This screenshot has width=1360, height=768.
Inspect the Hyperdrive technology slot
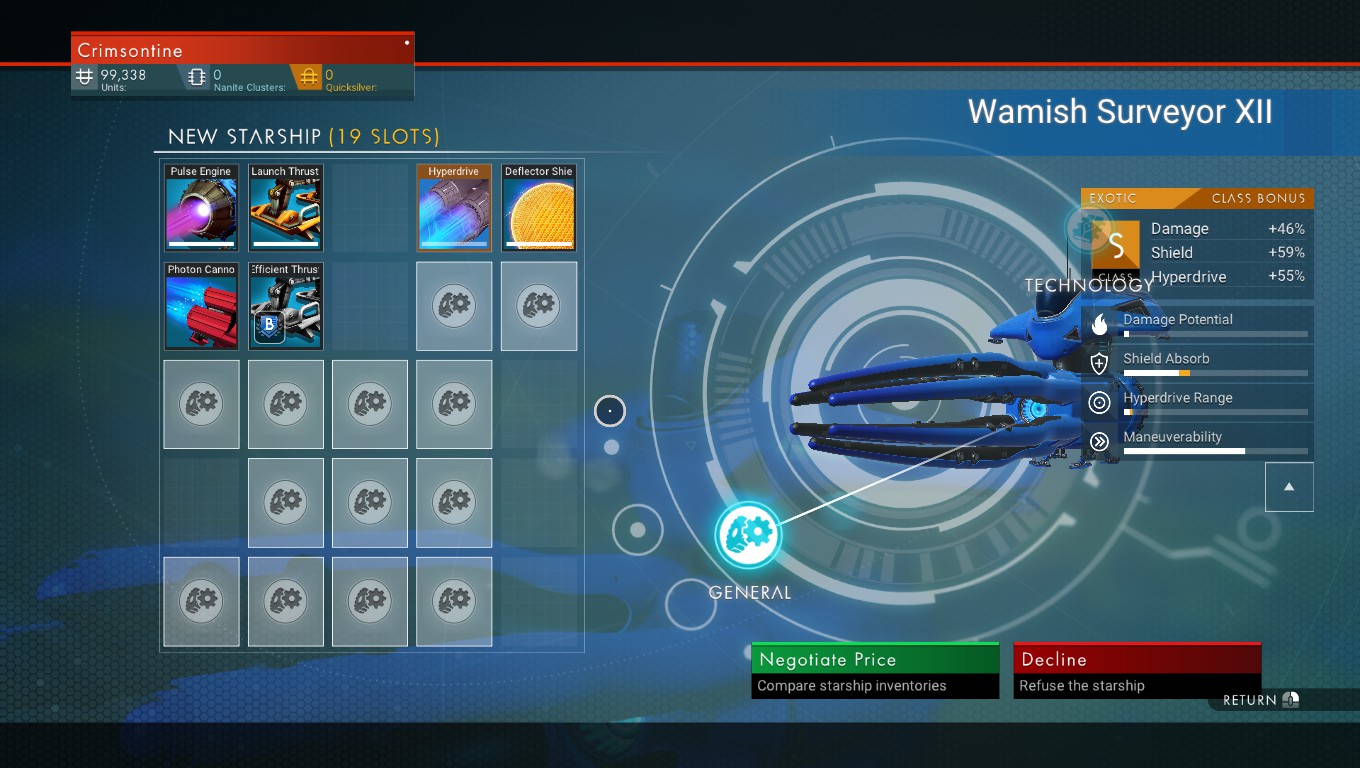tap(454, 208)
